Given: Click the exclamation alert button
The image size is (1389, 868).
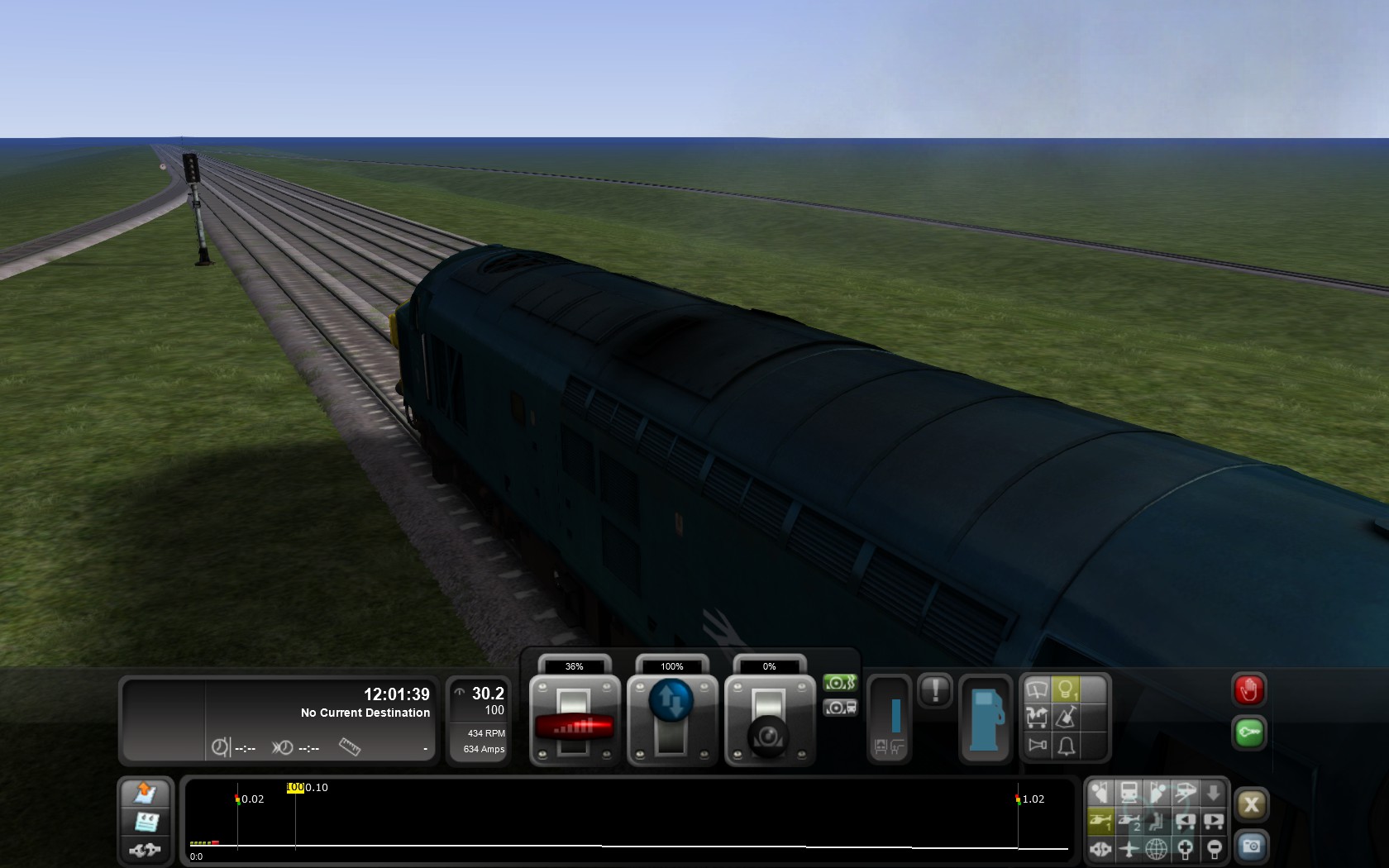Looking at the screenshot, I should point(935,689).
